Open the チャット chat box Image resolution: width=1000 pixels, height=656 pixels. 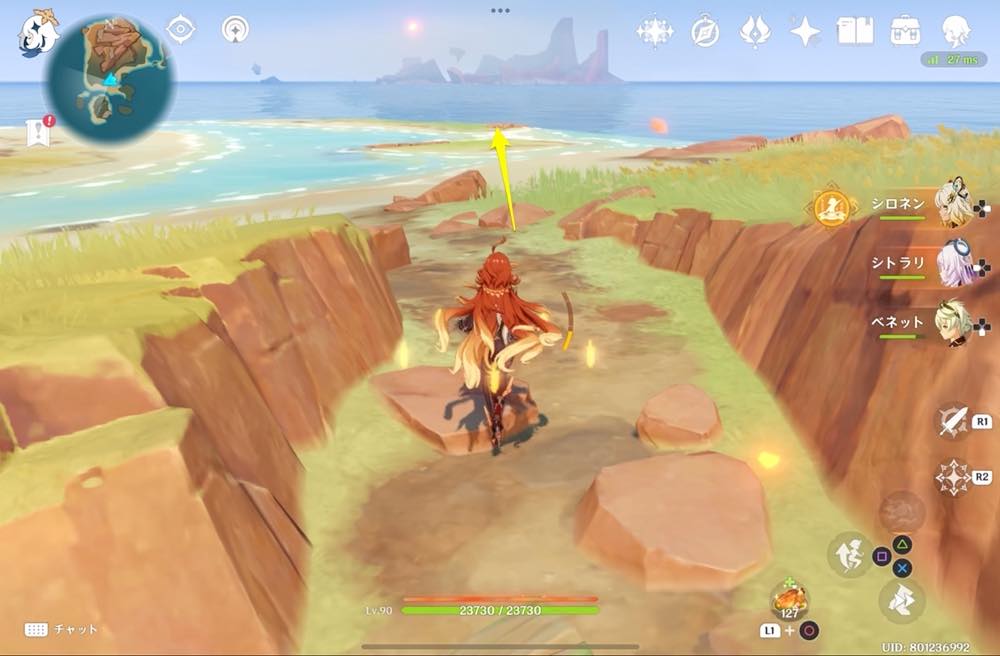click(x=60, y=629)
